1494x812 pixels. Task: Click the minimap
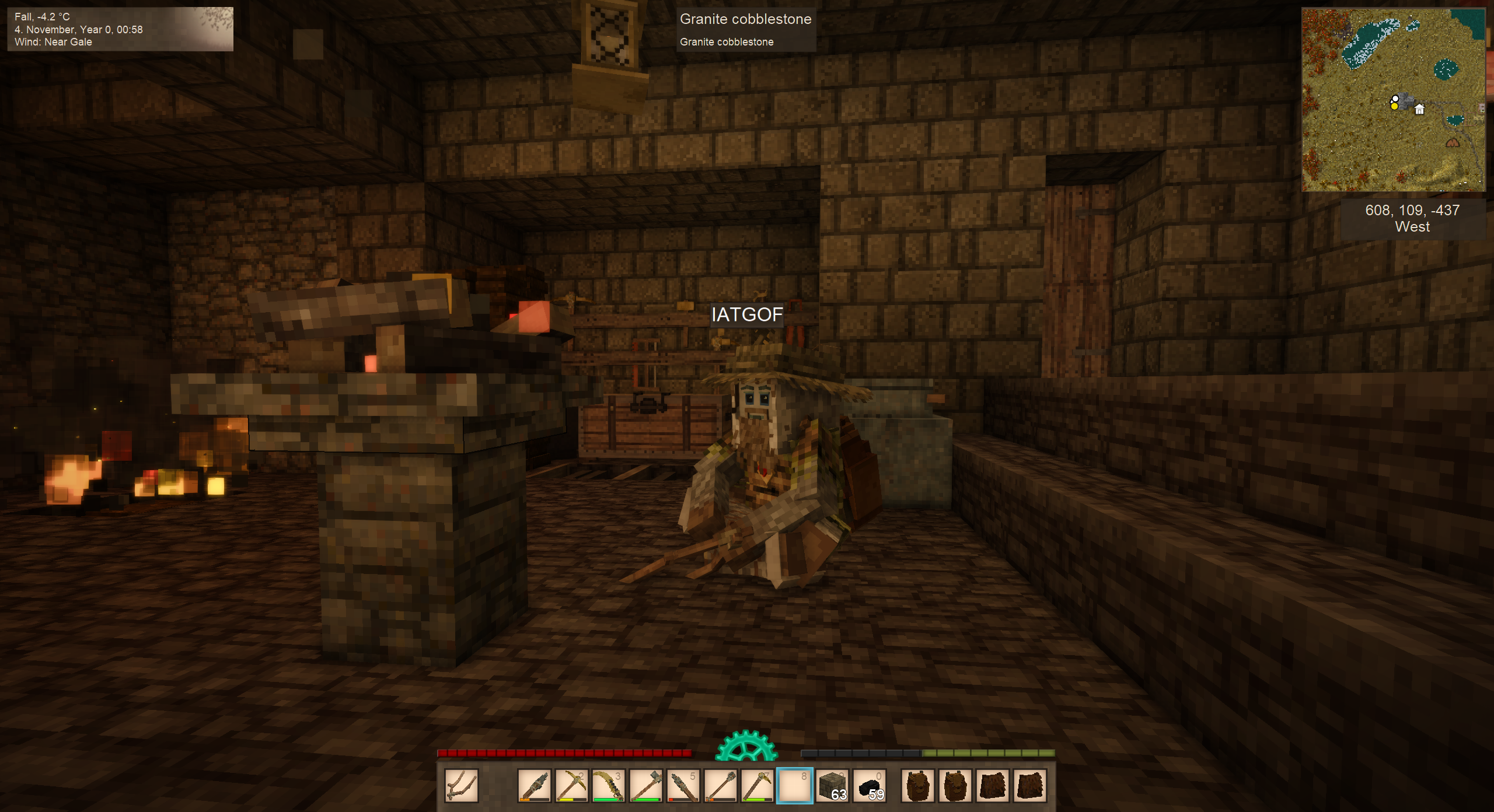pyautogui.click(x=1393, y=100)
